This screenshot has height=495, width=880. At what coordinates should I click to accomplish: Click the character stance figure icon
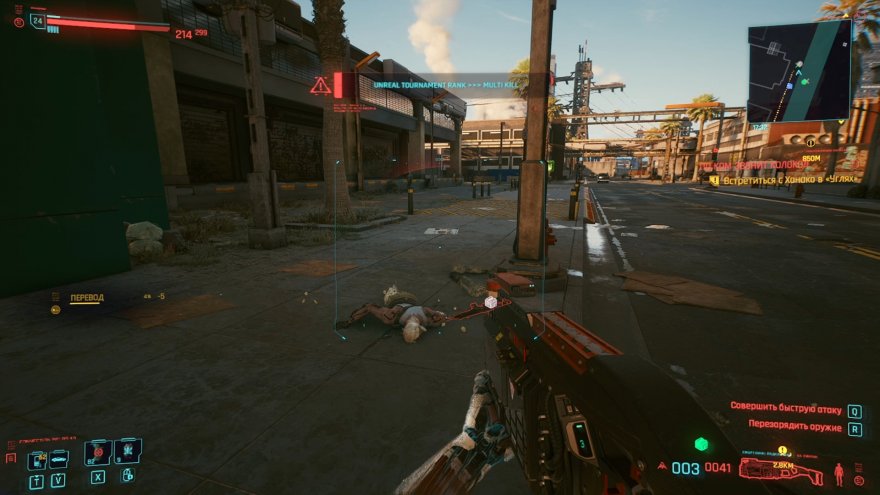[839, 472]
